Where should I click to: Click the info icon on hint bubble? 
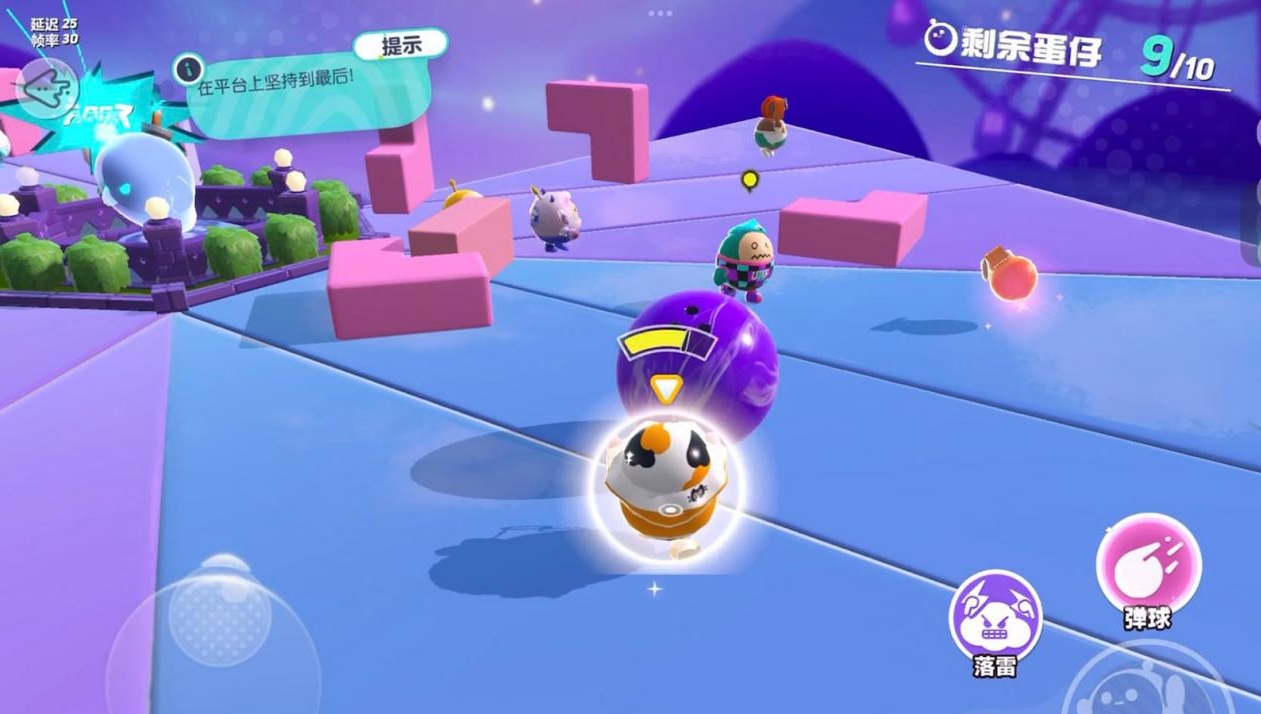tap(188, 68)
